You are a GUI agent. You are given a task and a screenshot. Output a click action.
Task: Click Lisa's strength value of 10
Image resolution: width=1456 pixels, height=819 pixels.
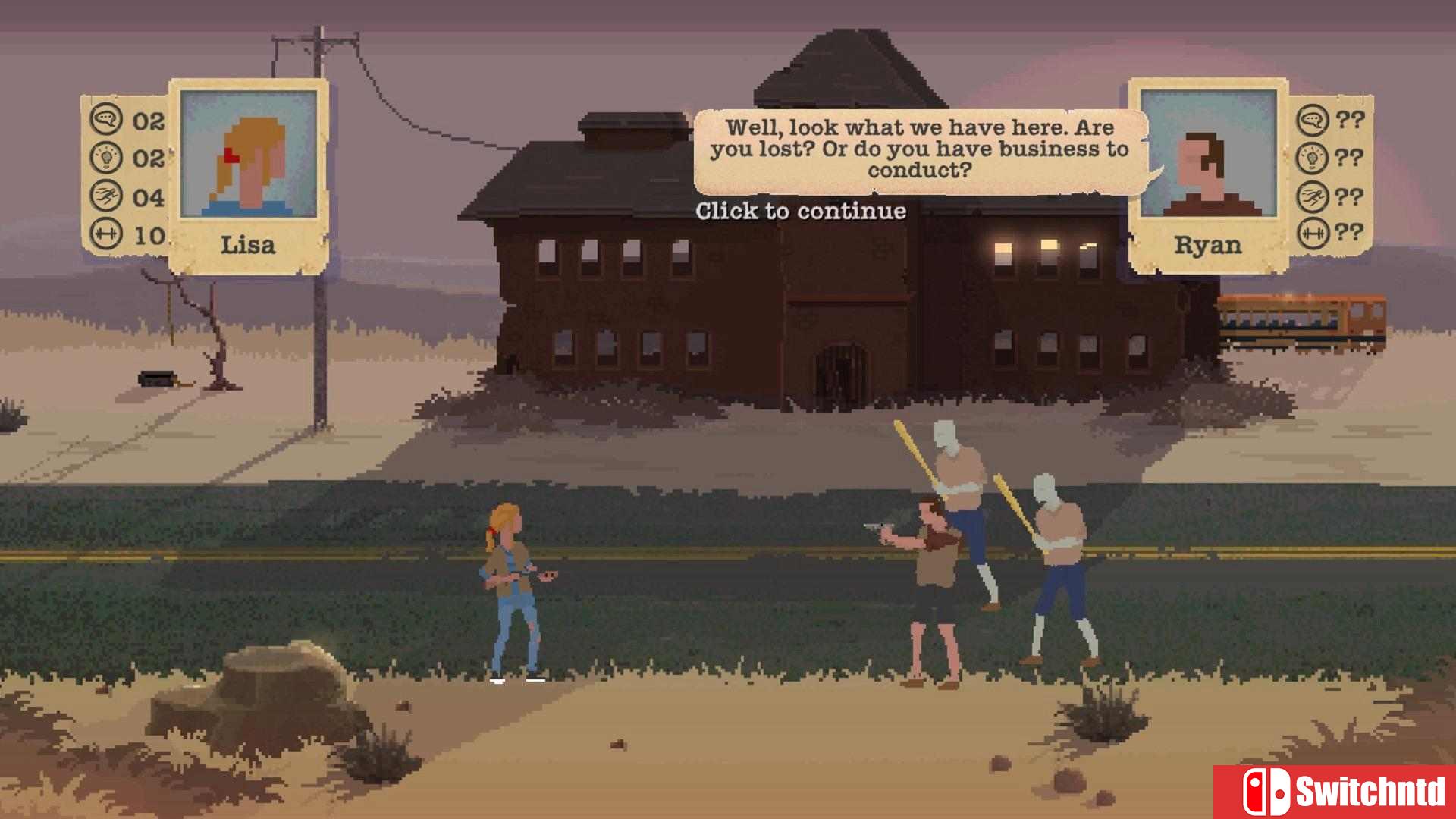[x=149, y=236]
